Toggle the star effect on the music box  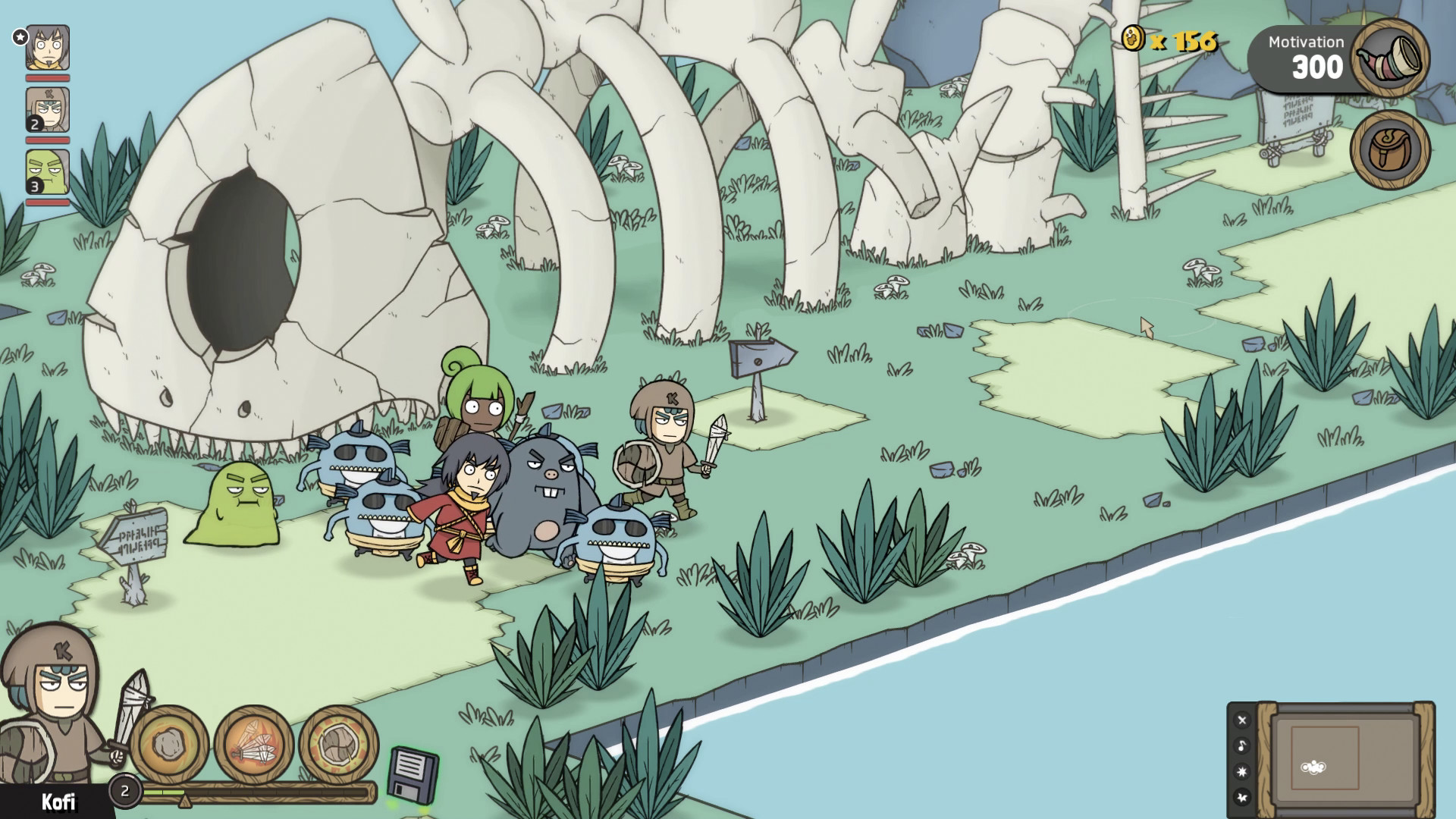[x=1241, y=797]
